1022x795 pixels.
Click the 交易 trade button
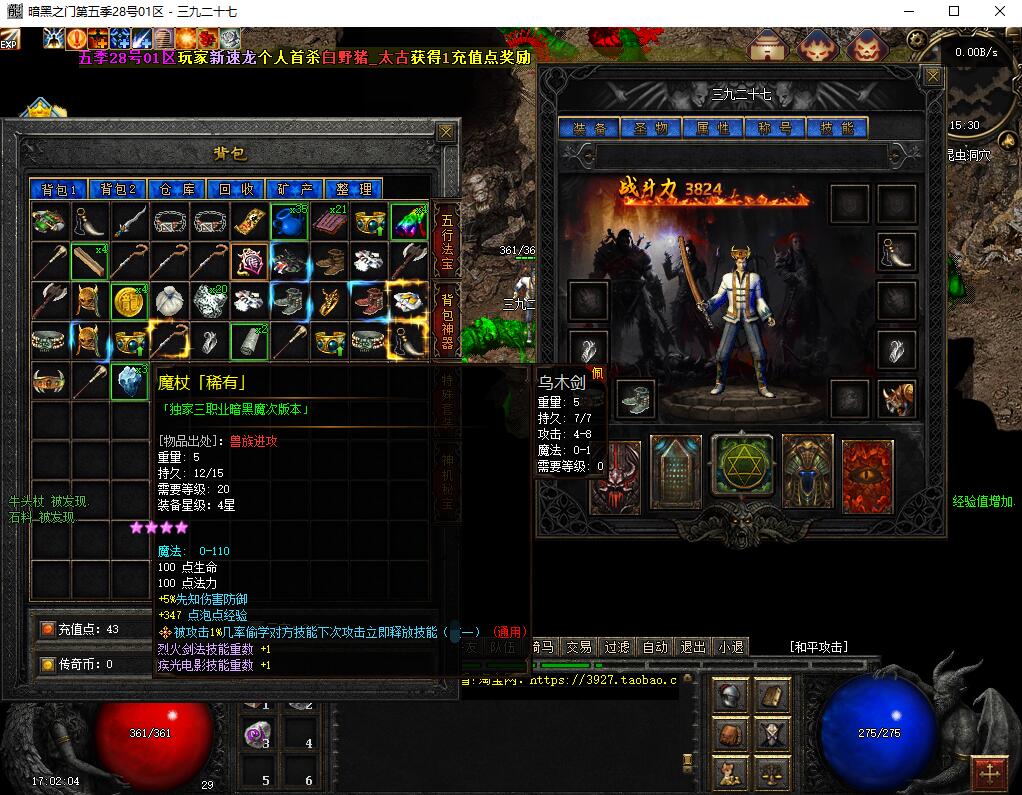[x=578, y=647]
